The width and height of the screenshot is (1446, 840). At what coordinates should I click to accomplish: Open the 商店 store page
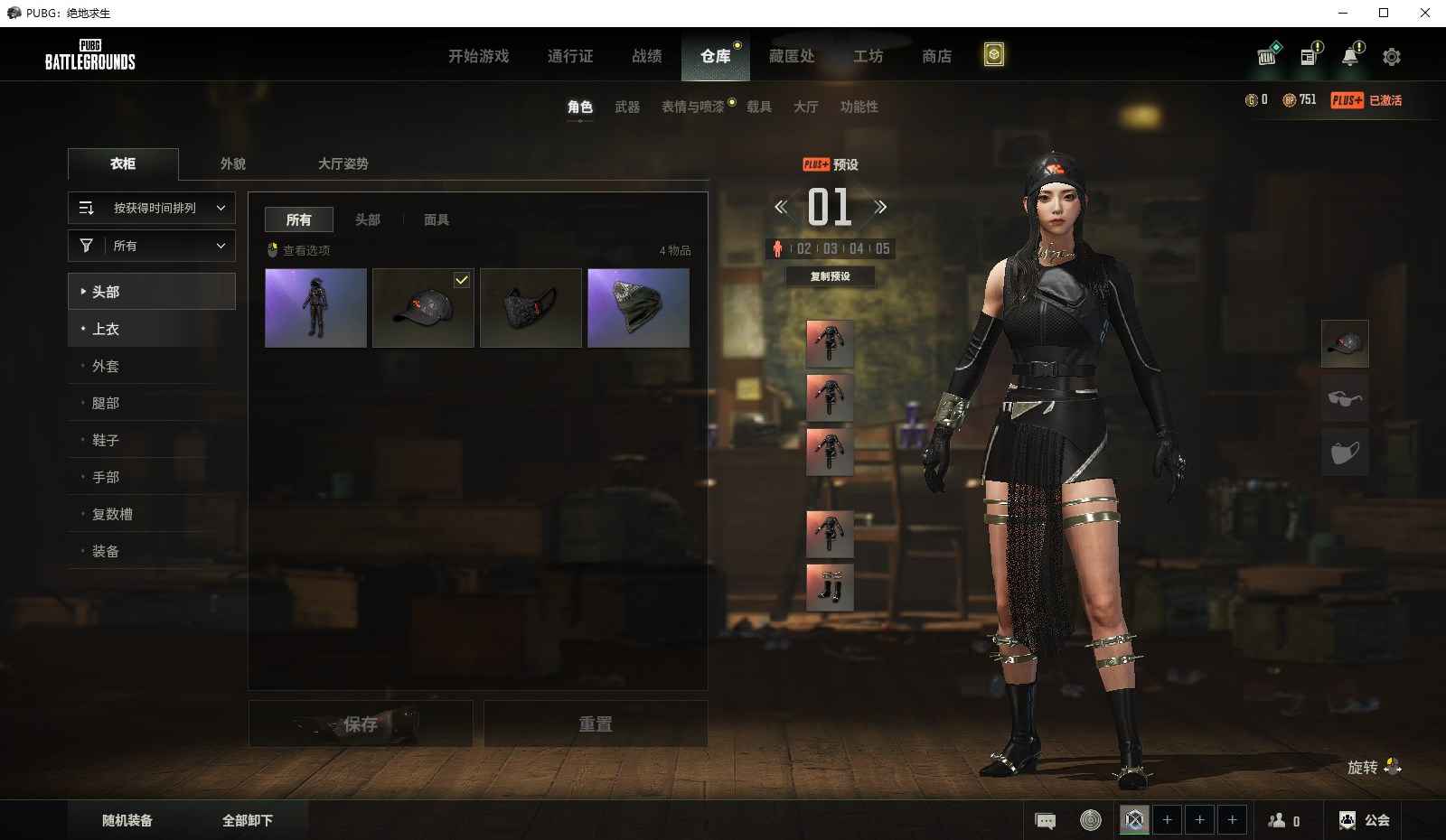936,56
